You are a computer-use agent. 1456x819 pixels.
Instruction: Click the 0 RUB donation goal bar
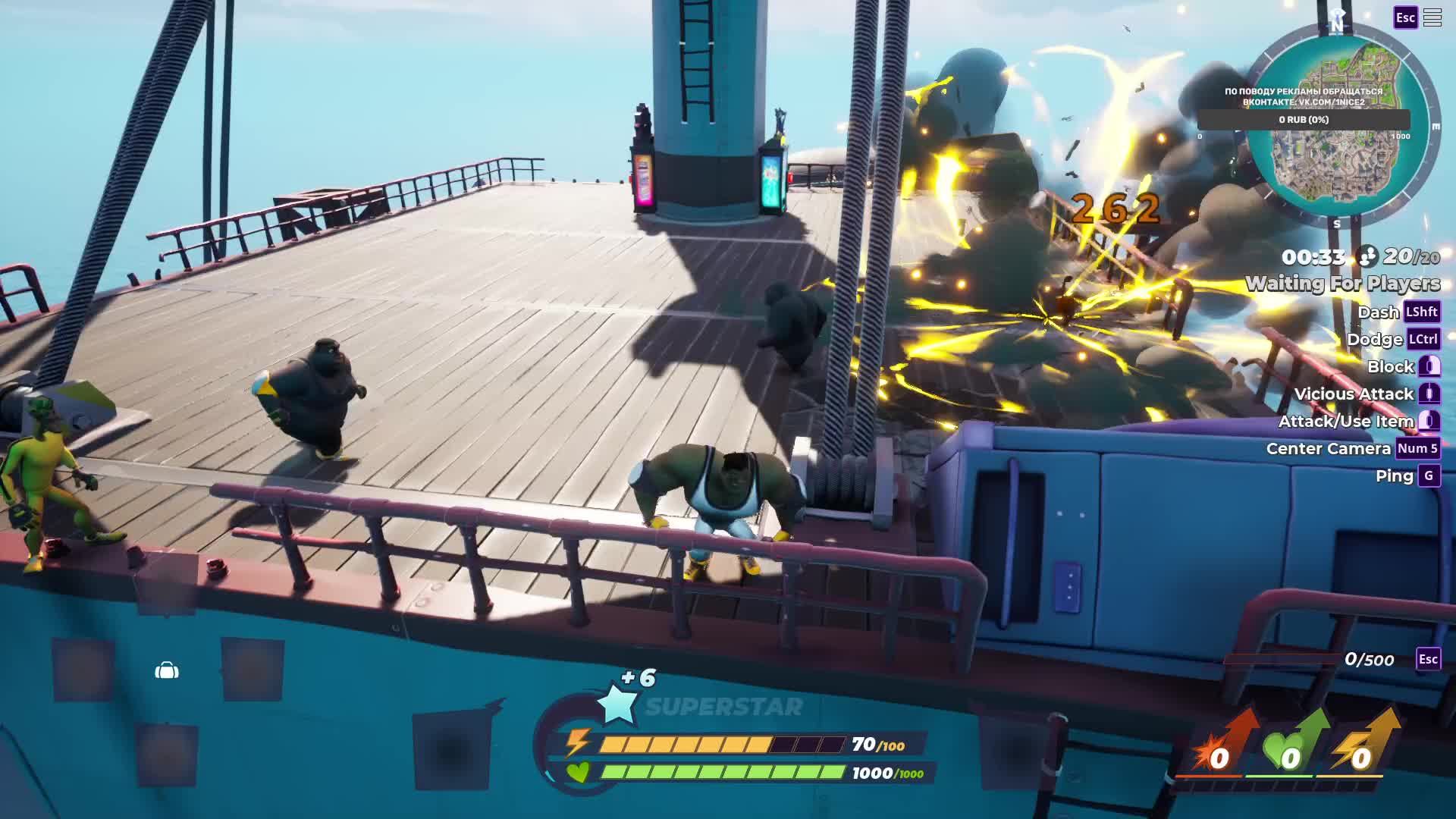(x=1304, y=120)
